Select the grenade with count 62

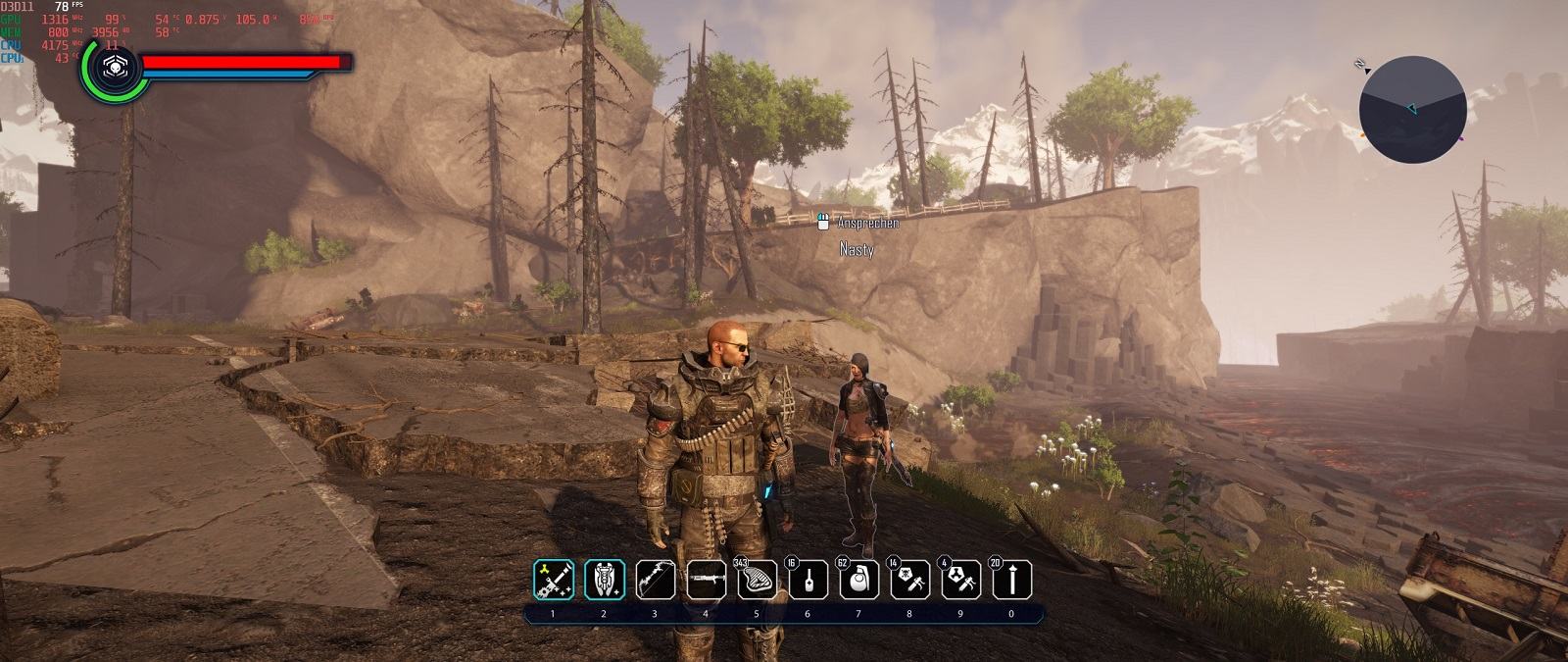click(x=858, y=580)
